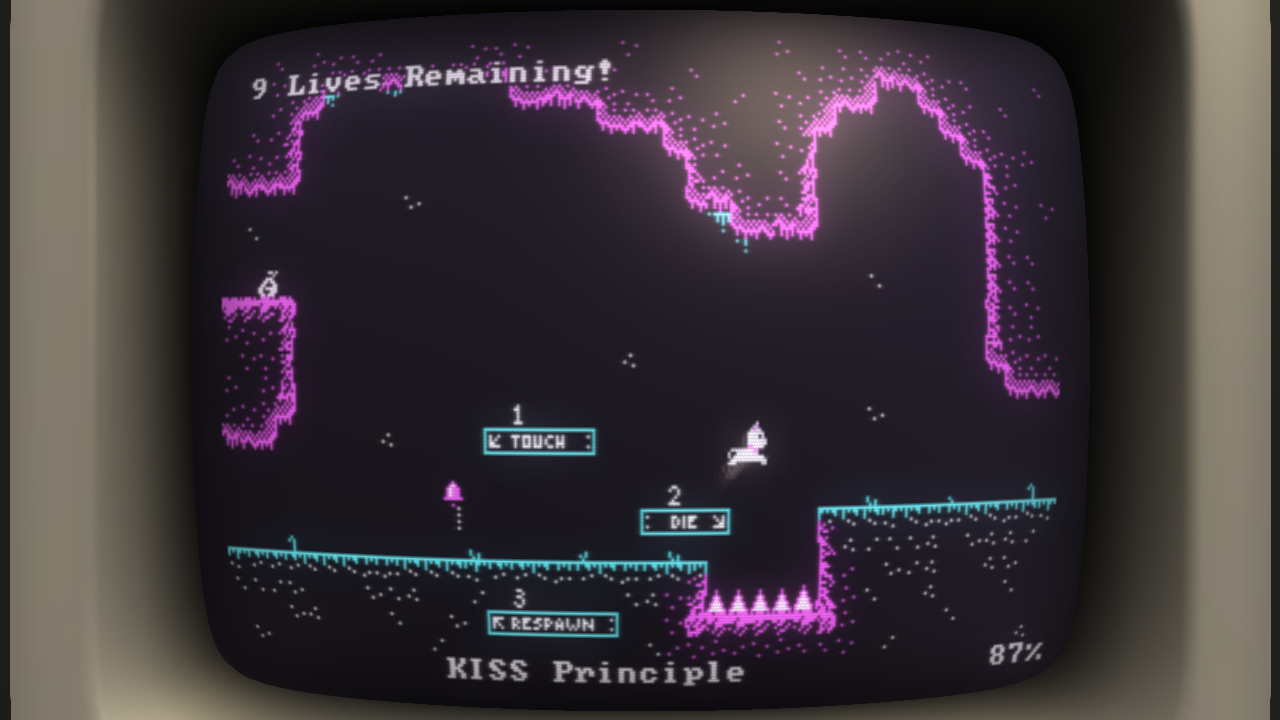Expand the number 1 tutorial step
Screen dimensions: 1280x720
tap(516, 414)
